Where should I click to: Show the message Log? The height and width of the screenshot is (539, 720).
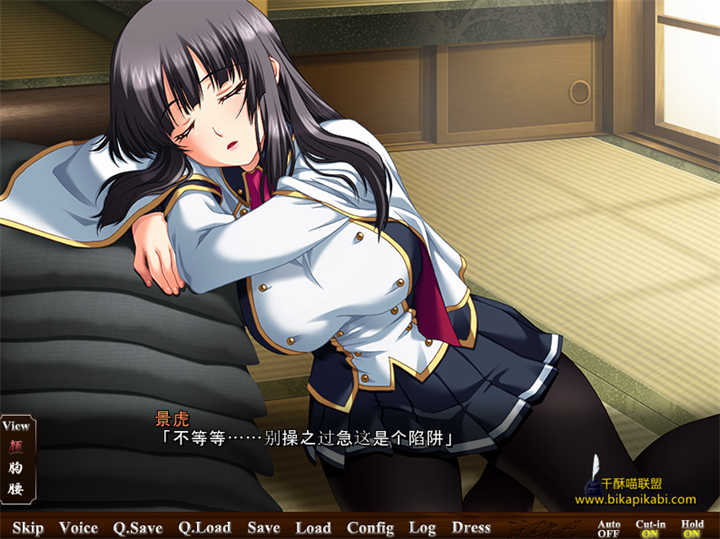coord(422,527)
